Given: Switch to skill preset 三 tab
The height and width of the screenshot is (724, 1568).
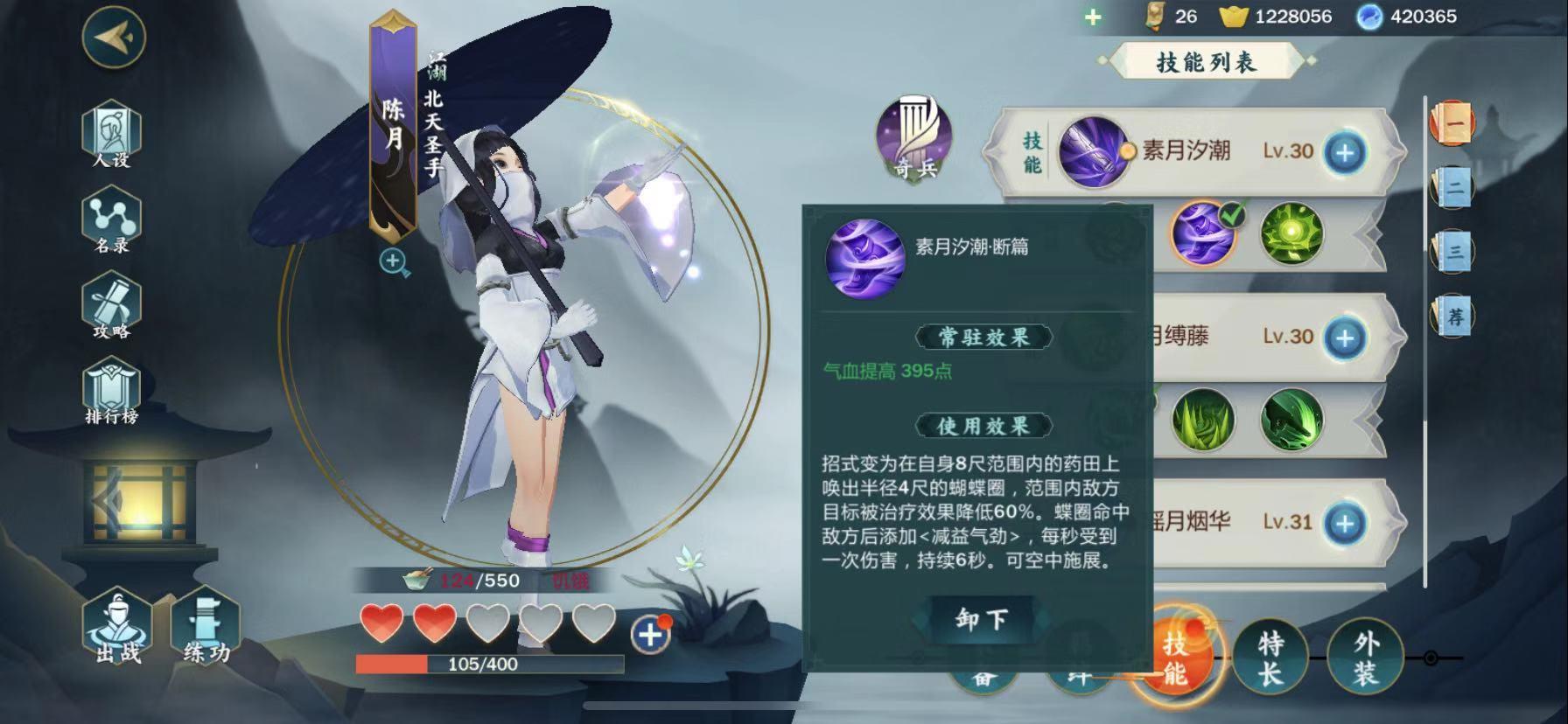Looking at the screenshot, I should [1452, 252].
